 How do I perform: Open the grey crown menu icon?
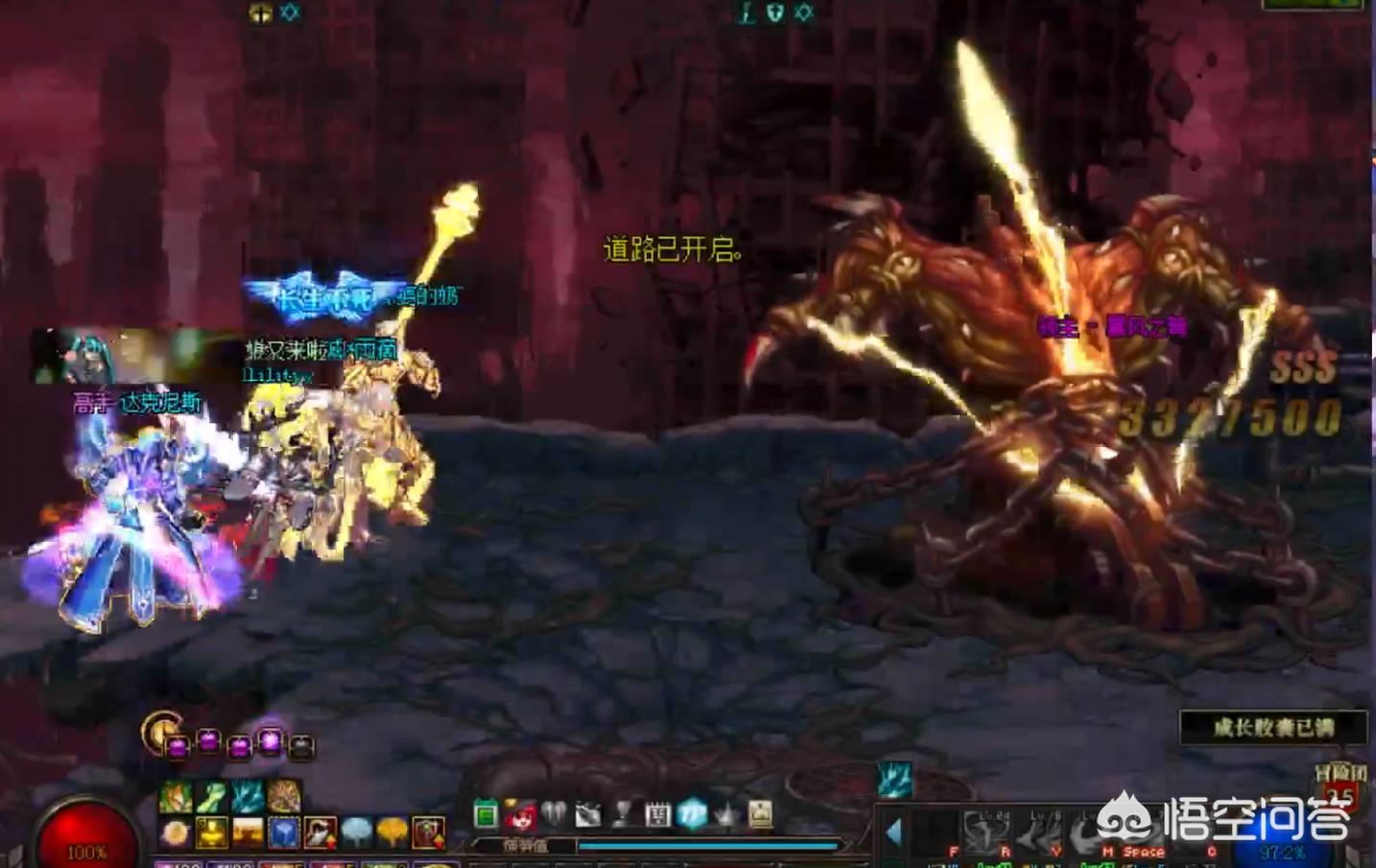(726, 815)
